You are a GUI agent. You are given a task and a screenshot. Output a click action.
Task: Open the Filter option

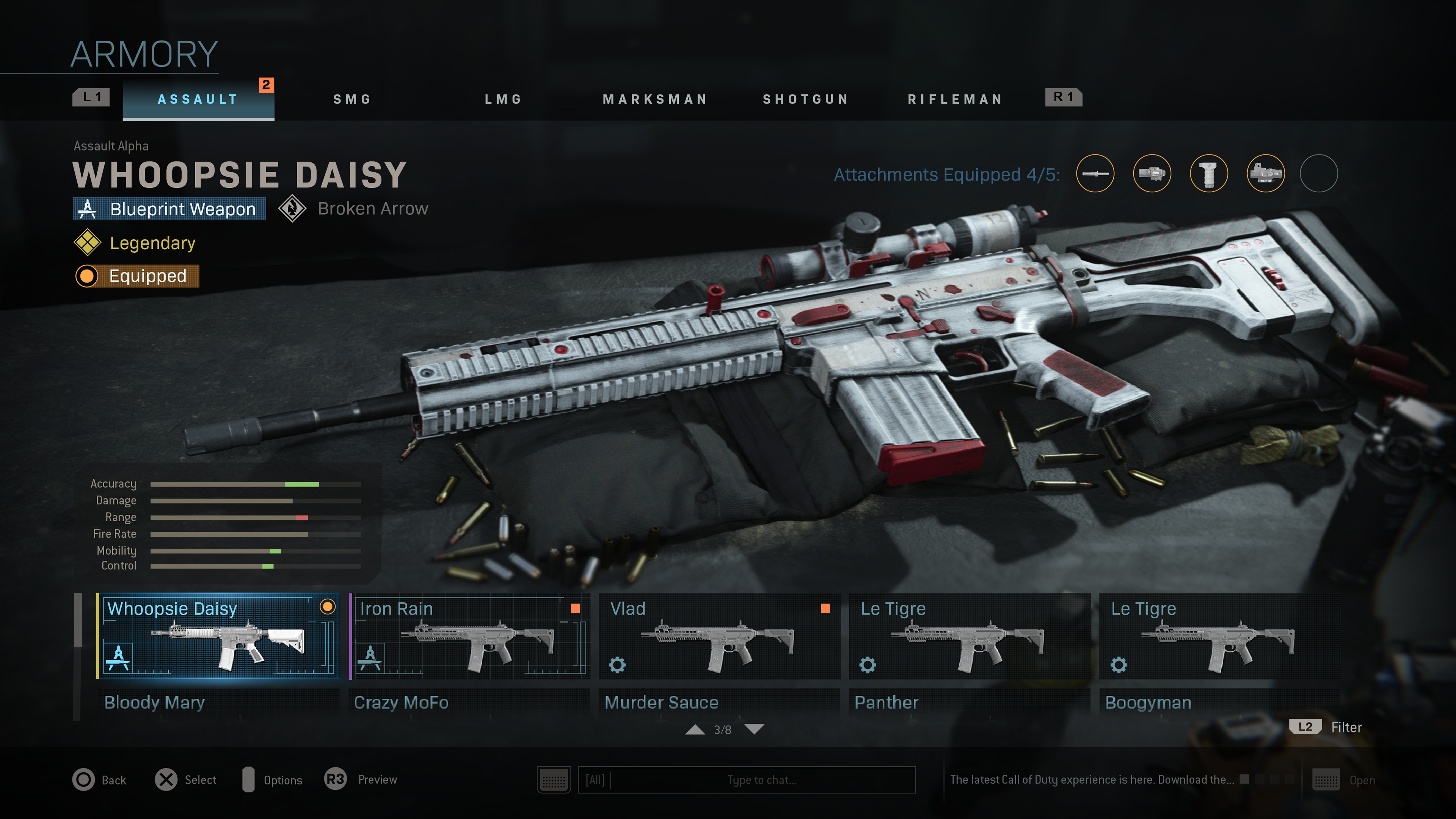click(1346, 727)
